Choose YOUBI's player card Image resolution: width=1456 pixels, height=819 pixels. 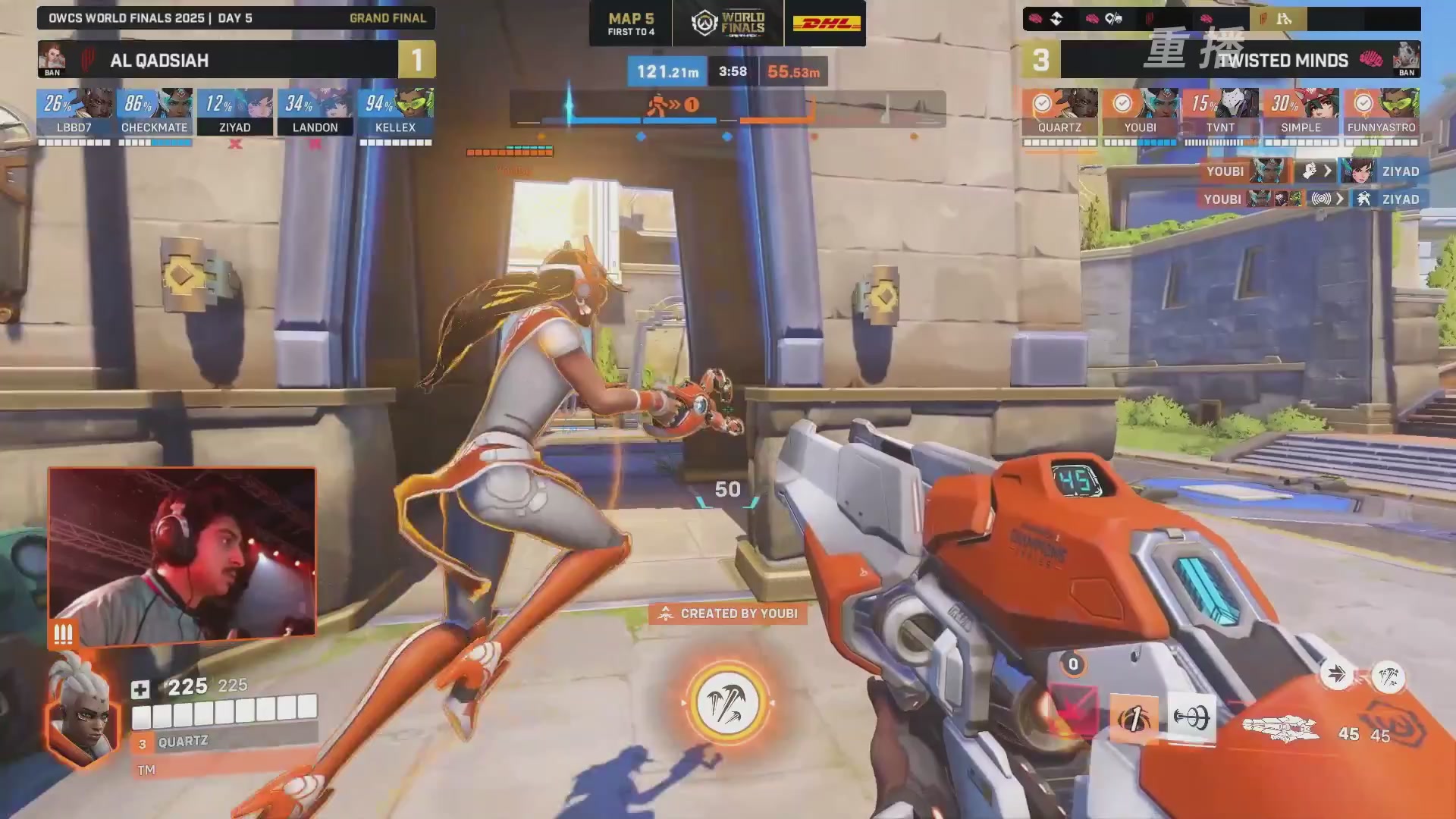point(1140,112)
